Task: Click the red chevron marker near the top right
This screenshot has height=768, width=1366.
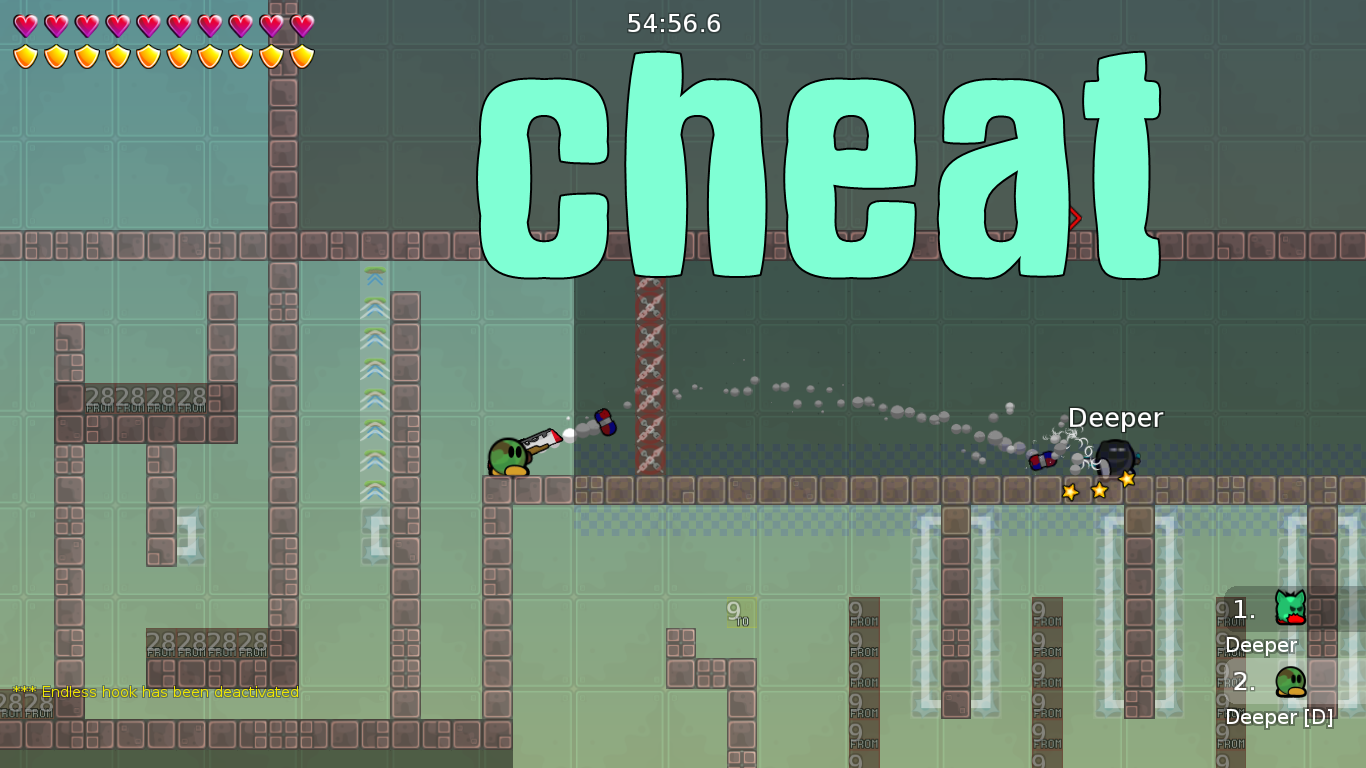Action: coord(1073,218)
